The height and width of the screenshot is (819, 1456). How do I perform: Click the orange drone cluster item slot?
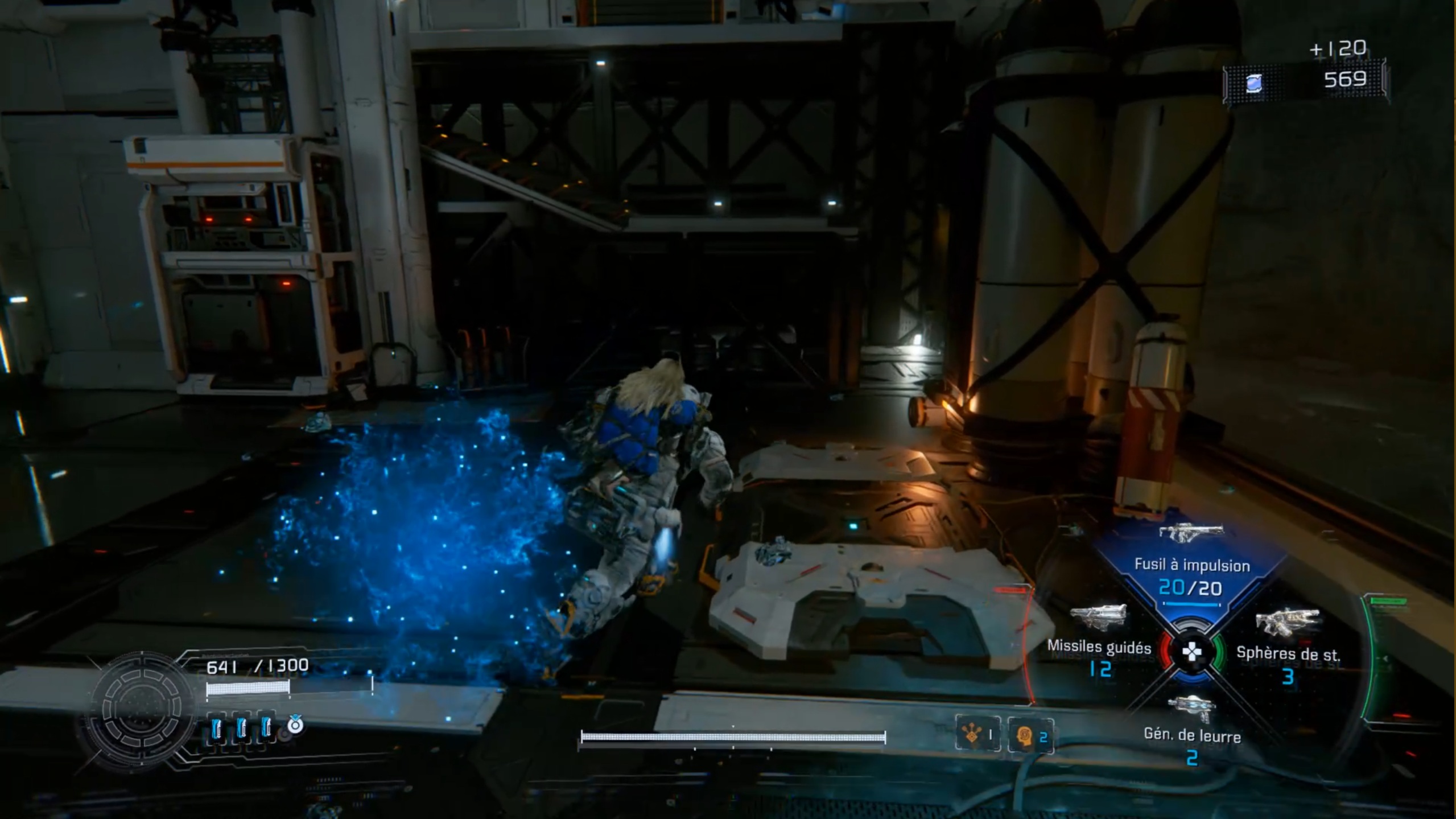[x=977, y=735]
